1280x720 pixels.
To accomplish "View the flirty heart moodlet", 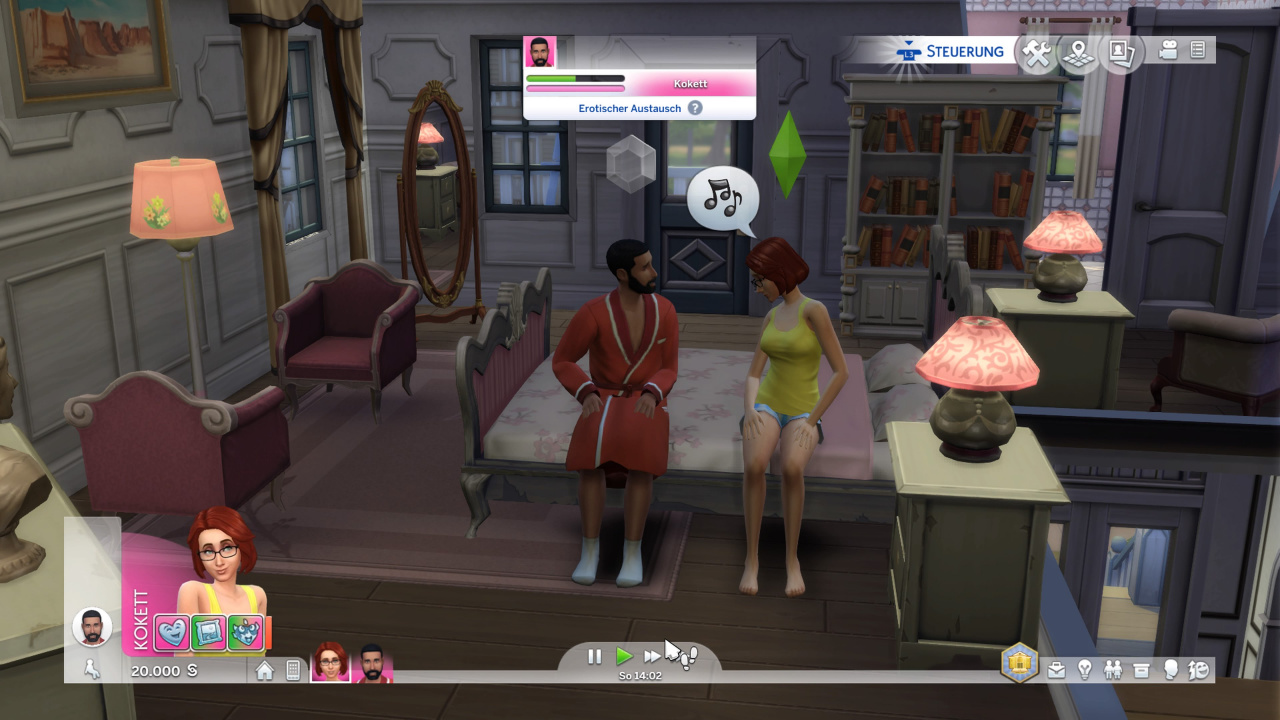I will point(172,633).
